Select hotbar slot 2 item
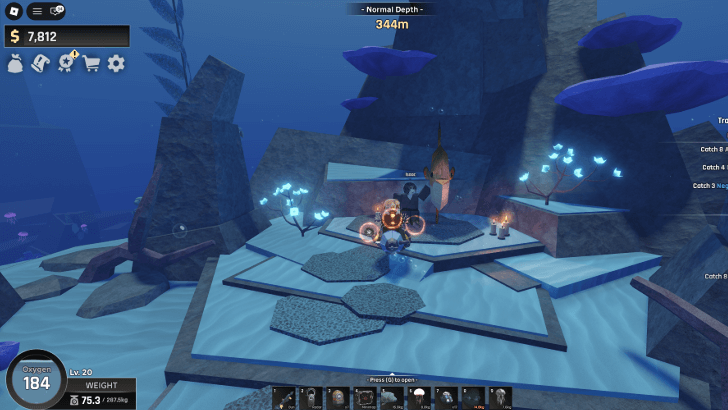728x410 pixels. pyautogui.click(x=310, y=398)
